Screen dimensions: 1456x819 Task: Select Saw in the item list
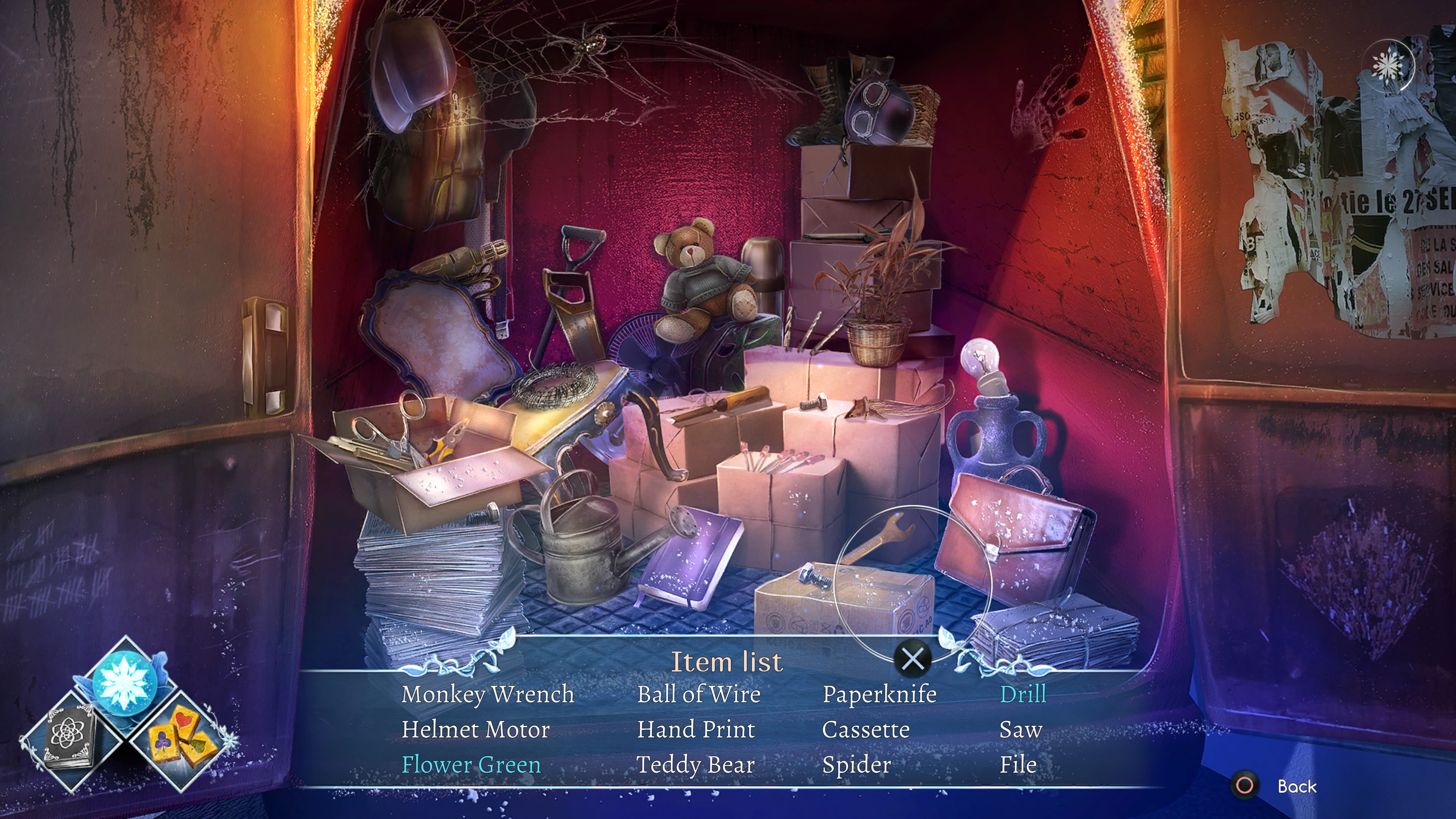click(x=1020, y=730)
